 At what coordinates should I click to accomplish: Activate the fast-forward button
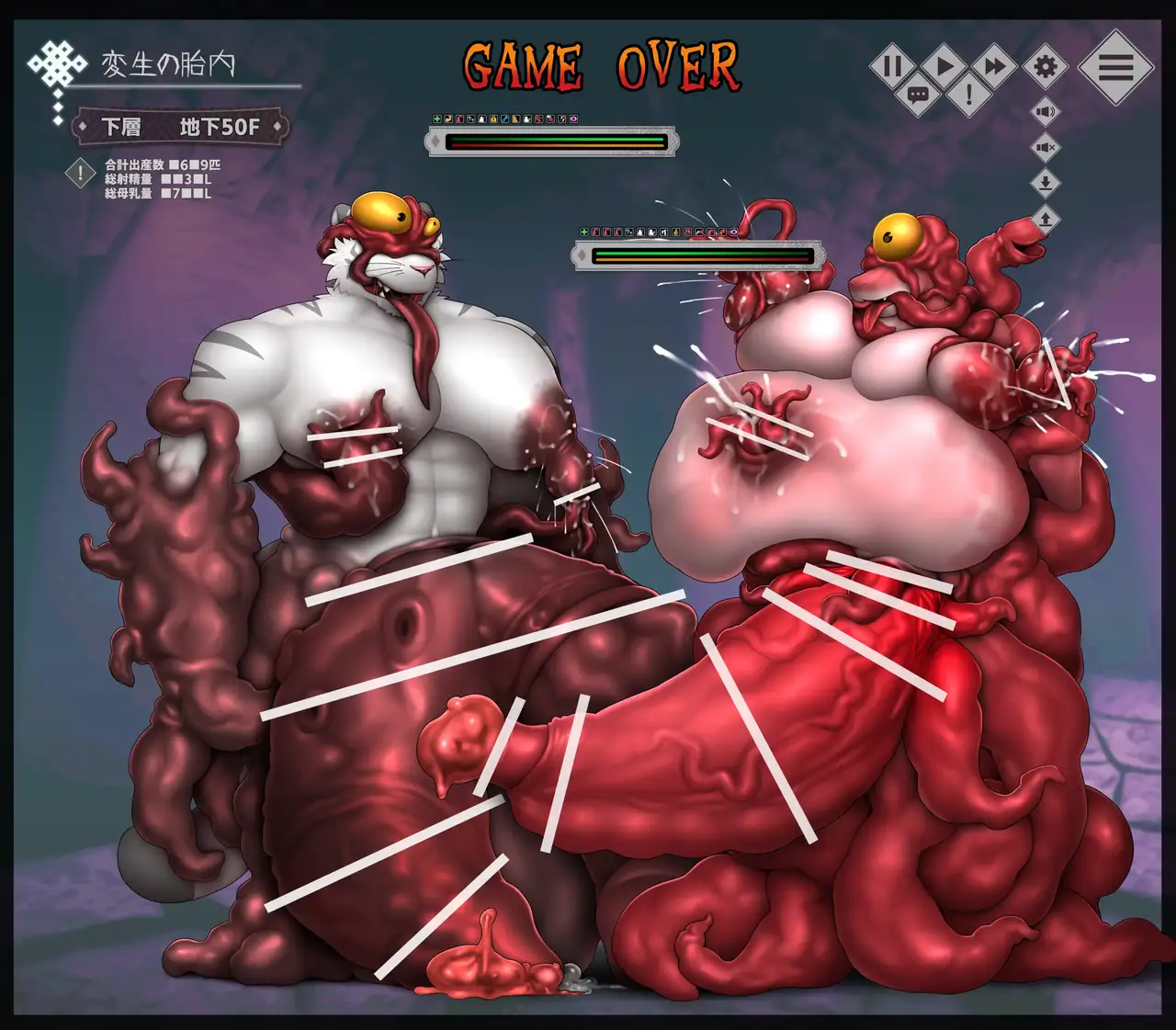coord(994,66)
